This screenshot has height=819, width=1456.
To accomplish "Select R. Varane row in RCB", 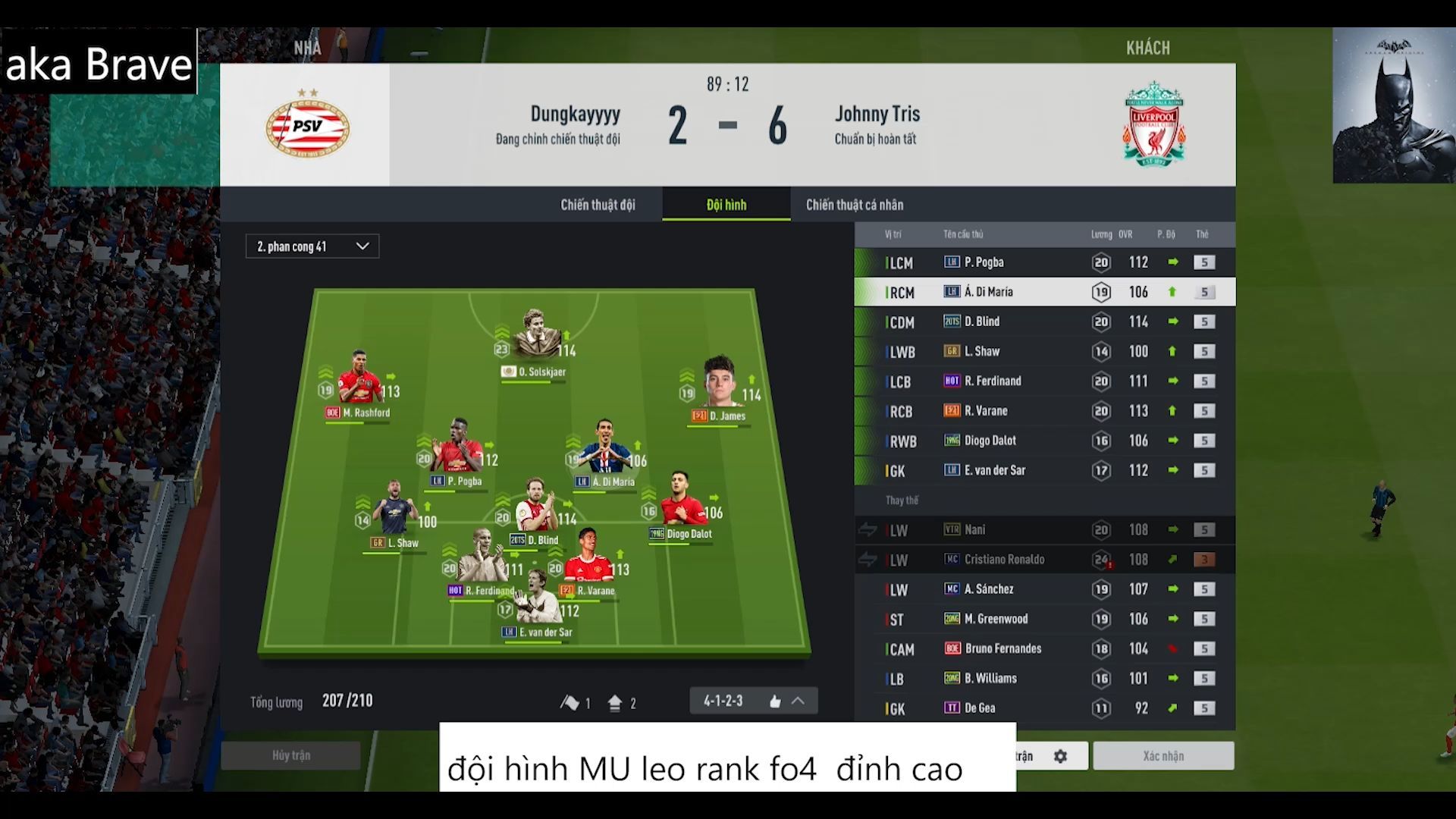I will [x=1044, y=411].
